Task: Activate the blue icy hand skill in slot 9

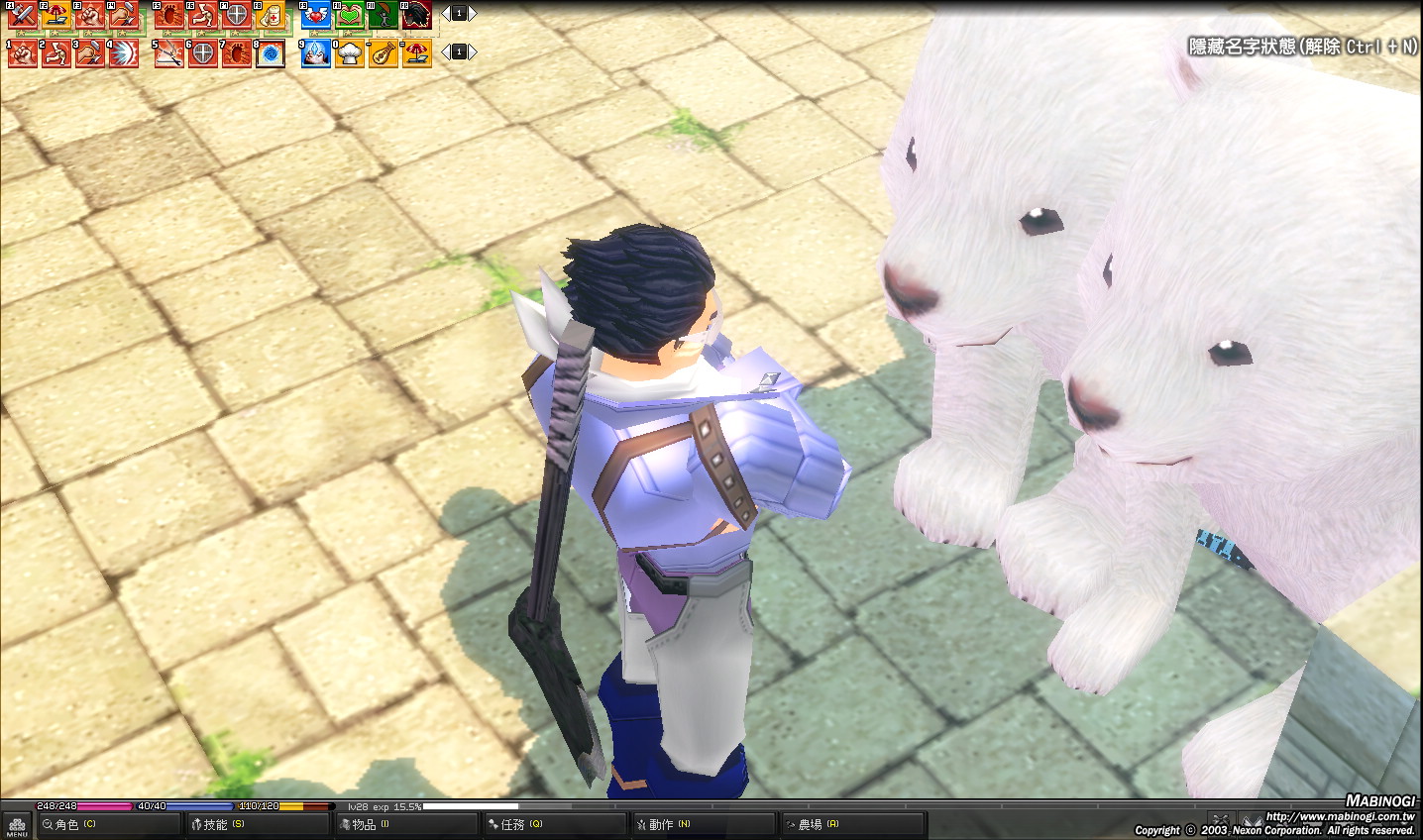Action: pos(316,53)
